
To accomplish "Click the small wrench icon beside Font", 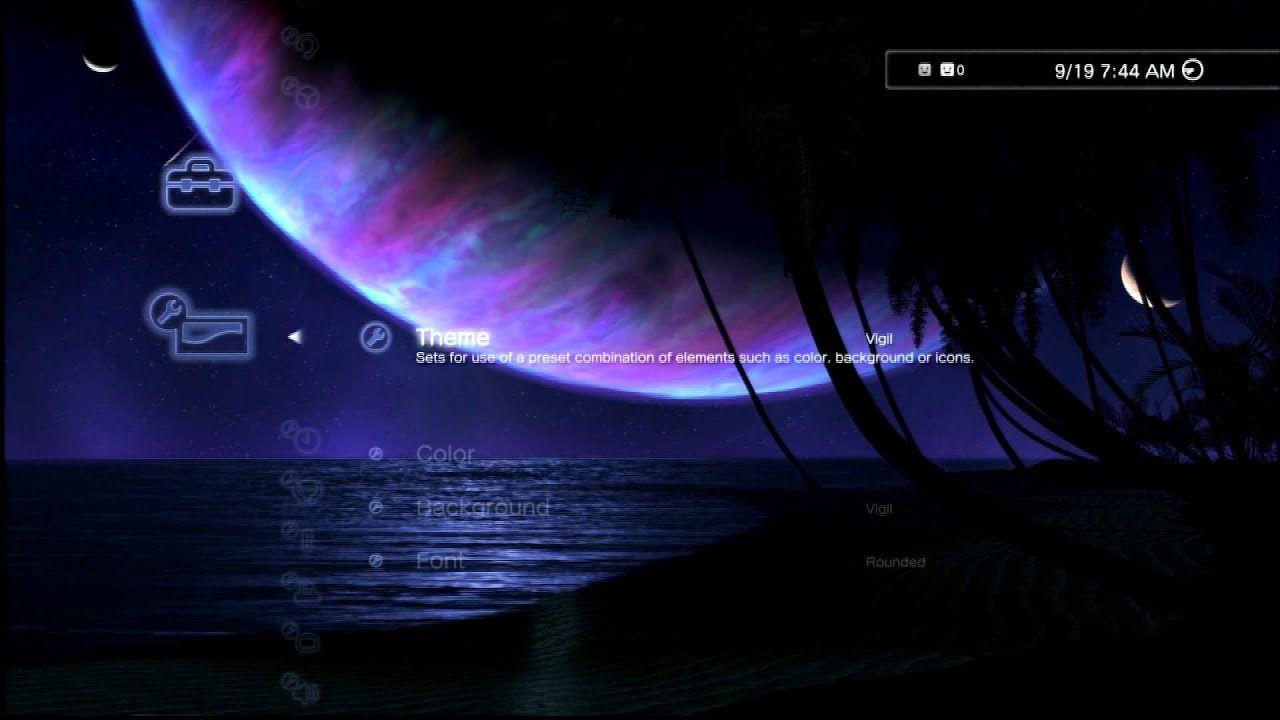I will coord(376,561).
